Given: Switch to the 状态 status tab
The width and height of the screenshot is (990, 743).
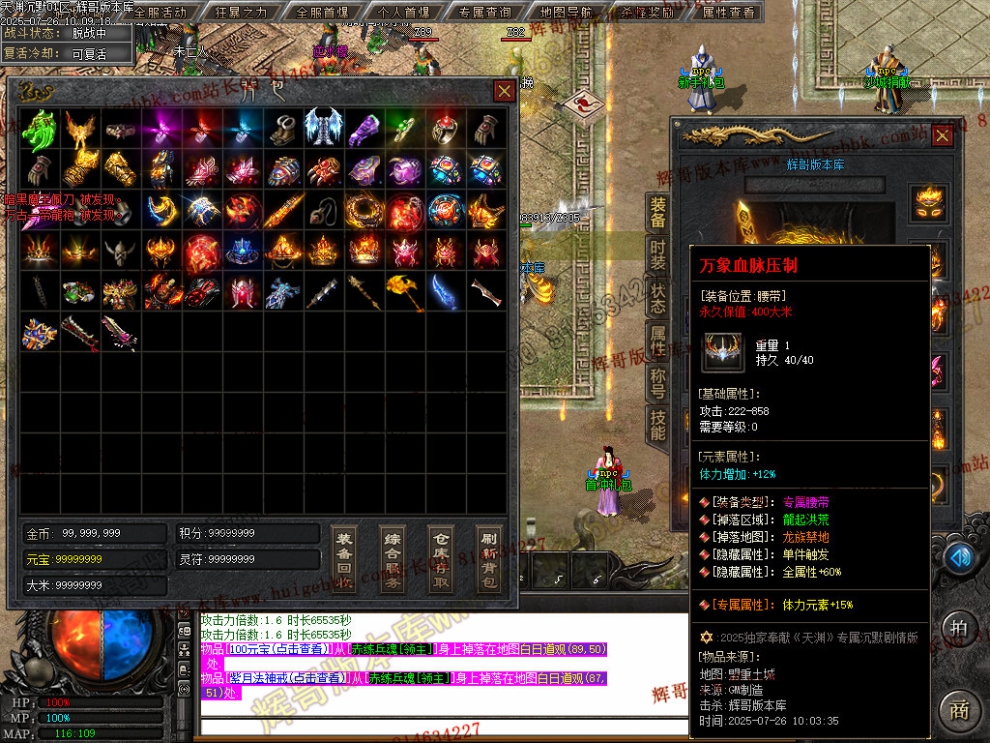Looking at the screenshot, I should coord(658,300).
